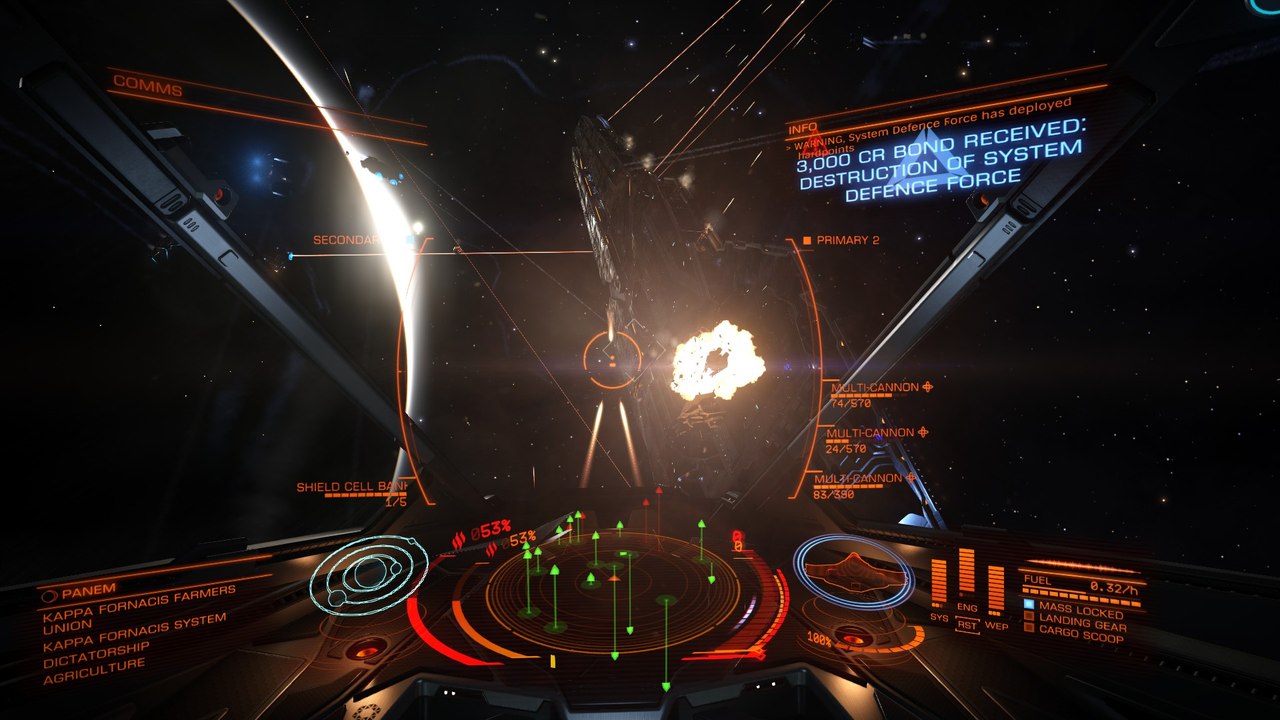
Task: Click the Shield Cell Bank module
Action: [x=351, y=488]
